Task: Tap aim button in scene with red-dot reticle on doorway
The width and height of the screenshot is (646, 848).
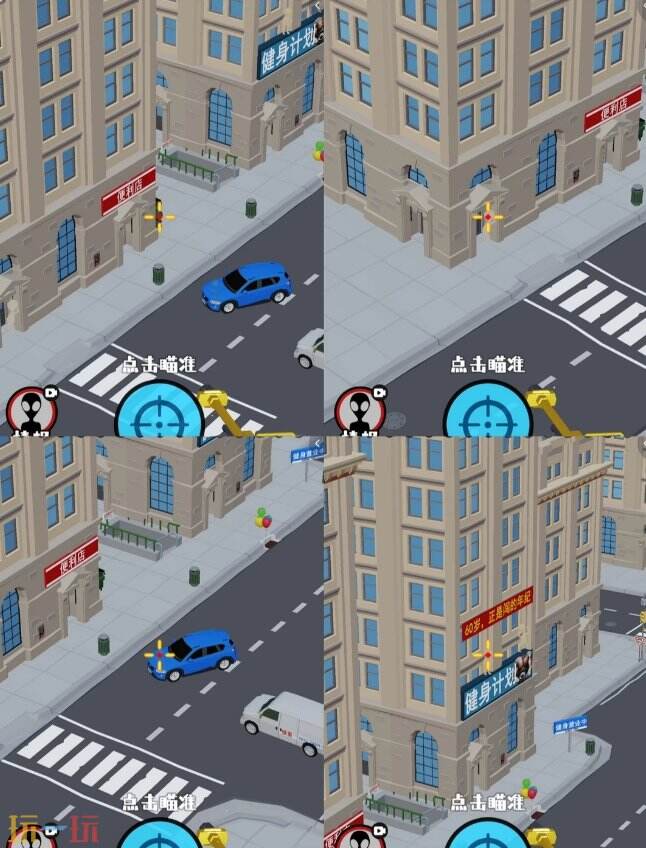Action: point(487,412)
